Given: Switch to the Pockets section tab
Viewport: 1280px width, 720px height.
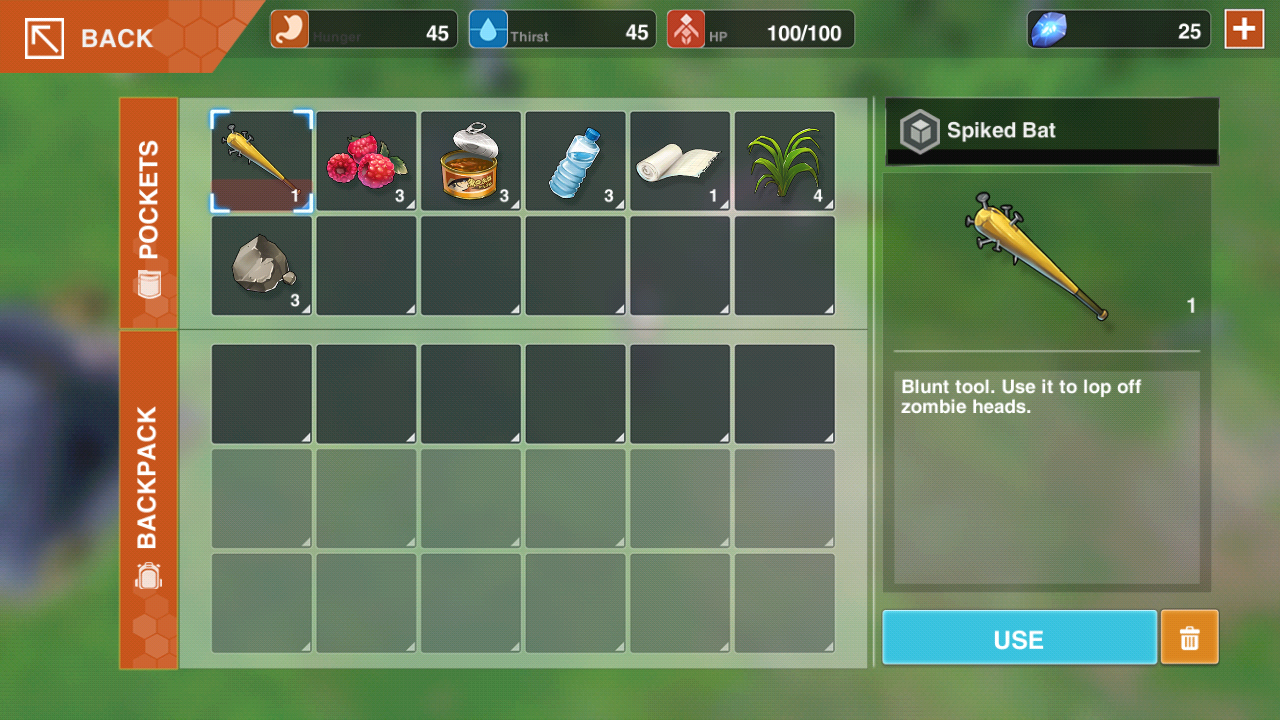Looking at the screenshot, I should click(x=148, y=213).
